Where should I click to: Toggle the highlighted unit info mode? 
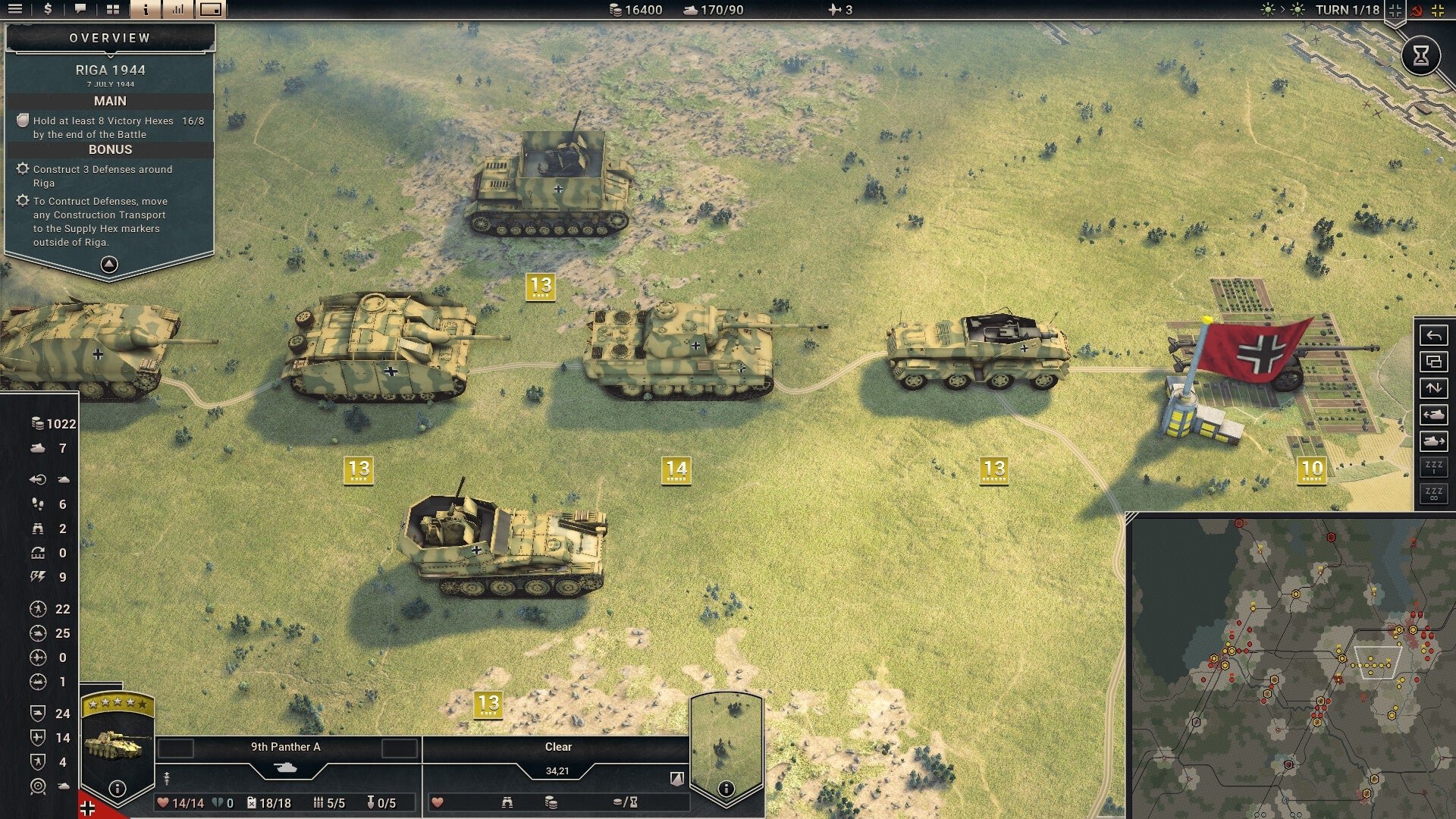point(144,9)
